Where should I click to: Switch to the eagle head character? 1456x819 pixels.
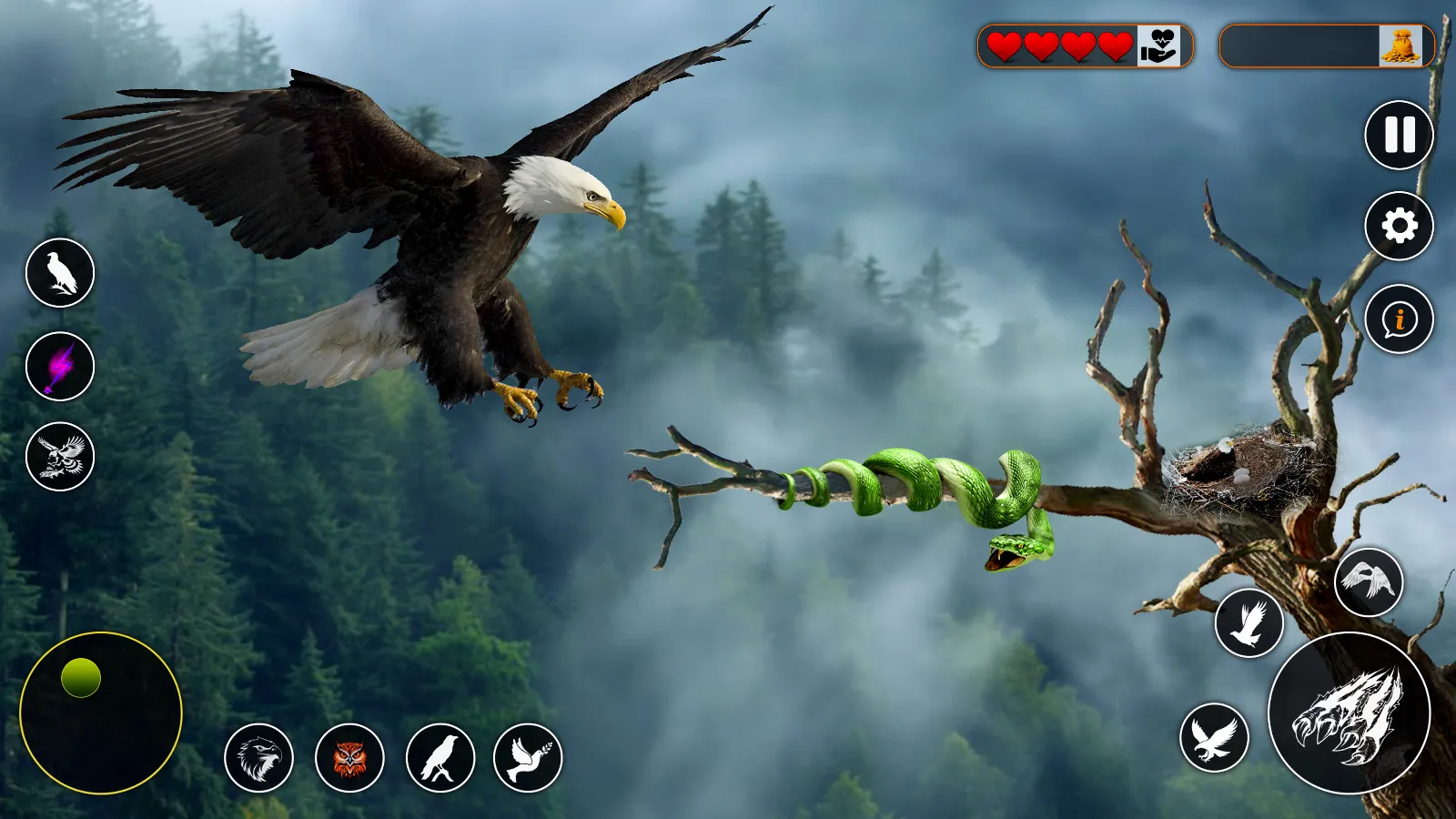click(x=259, y=758)
